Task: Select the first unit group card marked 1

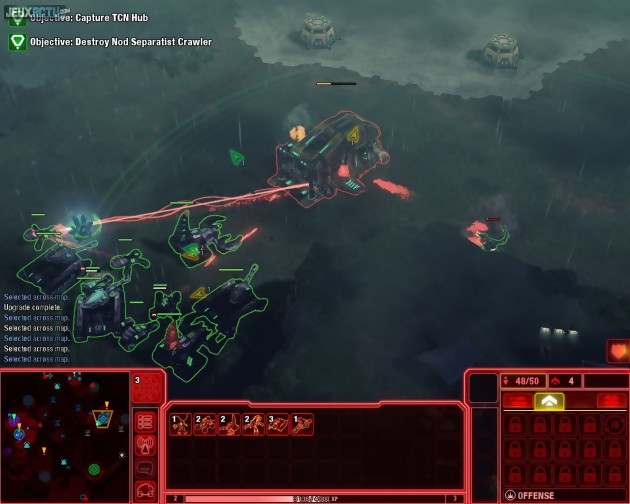Action: click(180, 424)
